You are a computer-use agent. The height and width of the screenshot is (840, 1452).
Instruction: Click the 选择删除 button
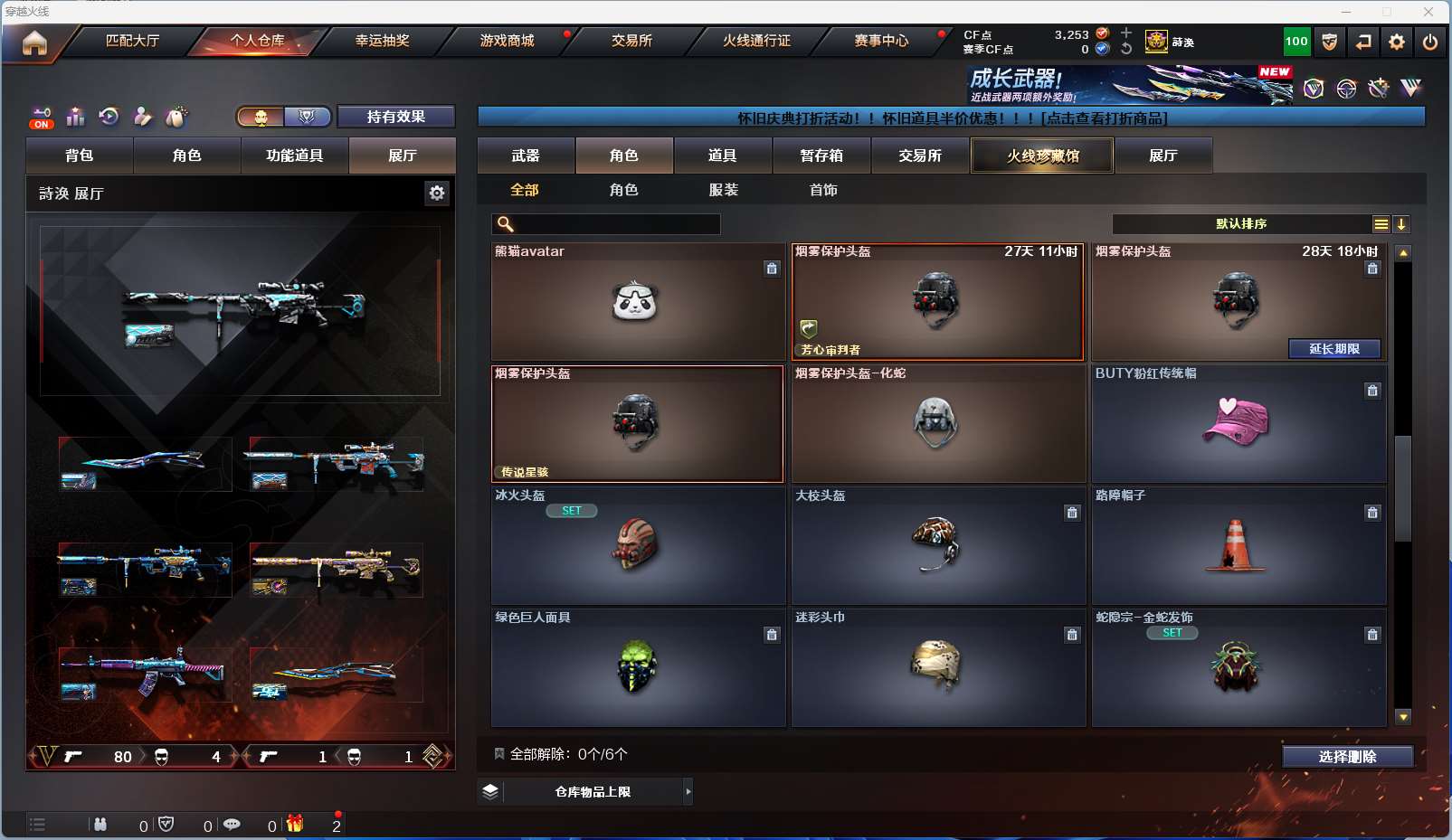(x=1347, y=757)
